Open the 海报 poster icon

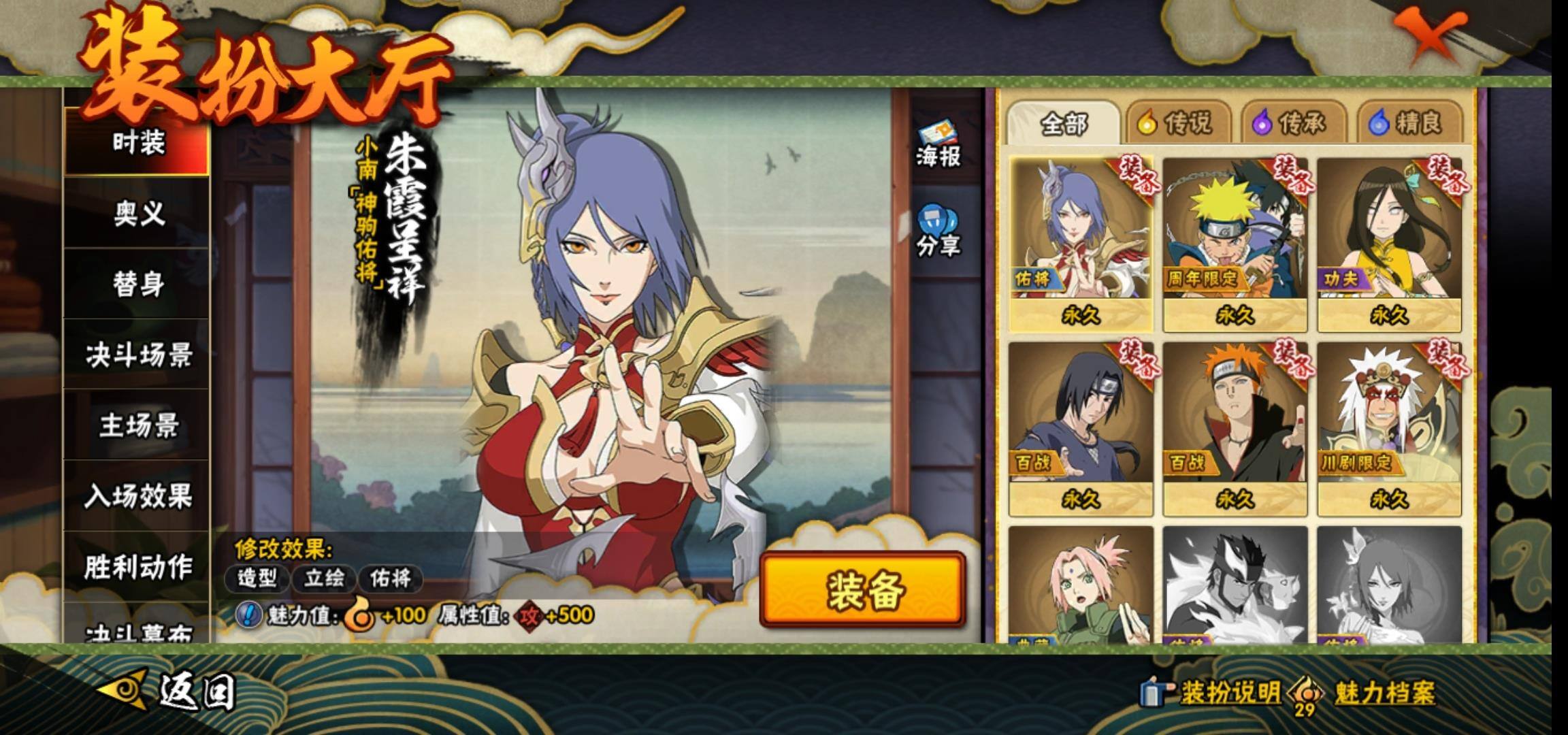[x=938, y=145]
